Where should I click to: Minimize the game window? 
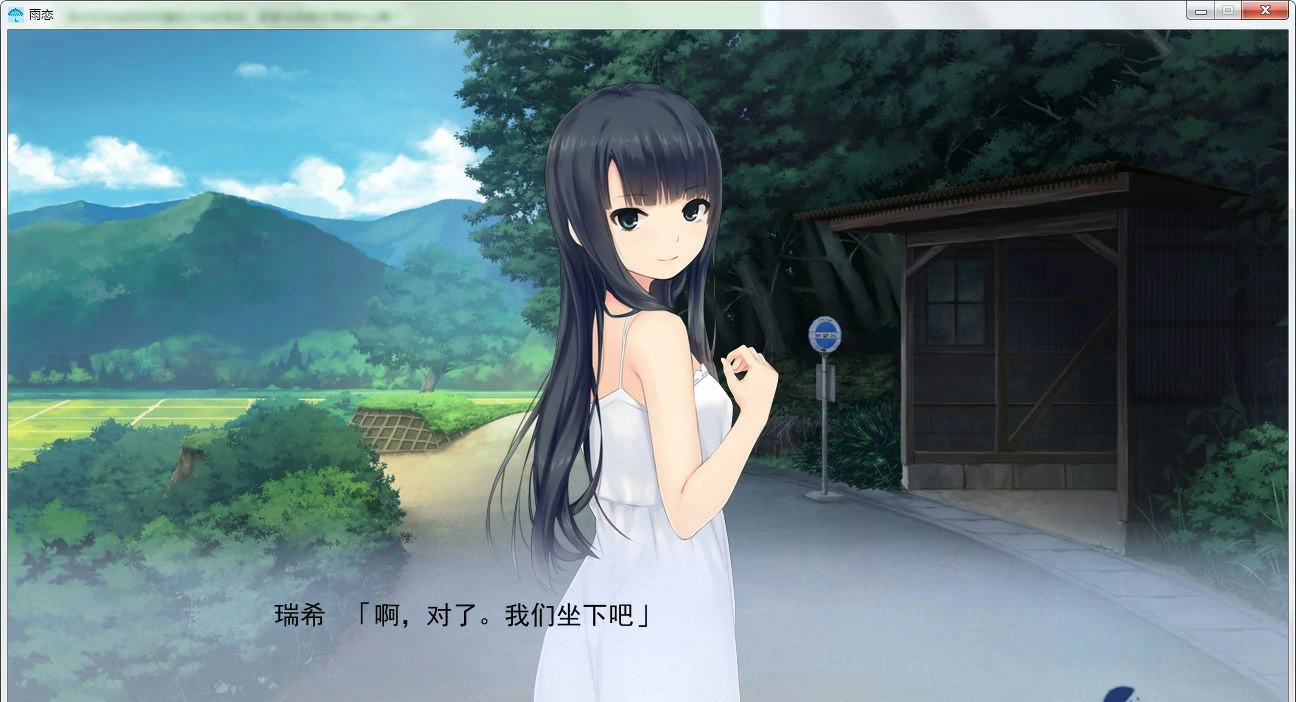click(1201, 11)
